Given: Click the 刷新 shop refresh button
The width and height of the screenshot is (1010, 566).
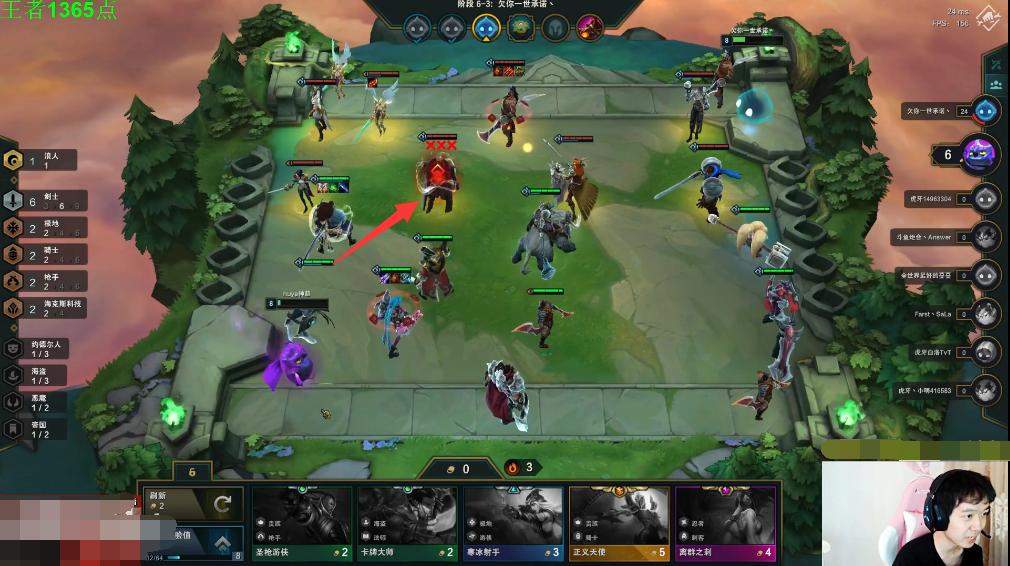Looking at the screenshot, I should (x=191, y=503).
